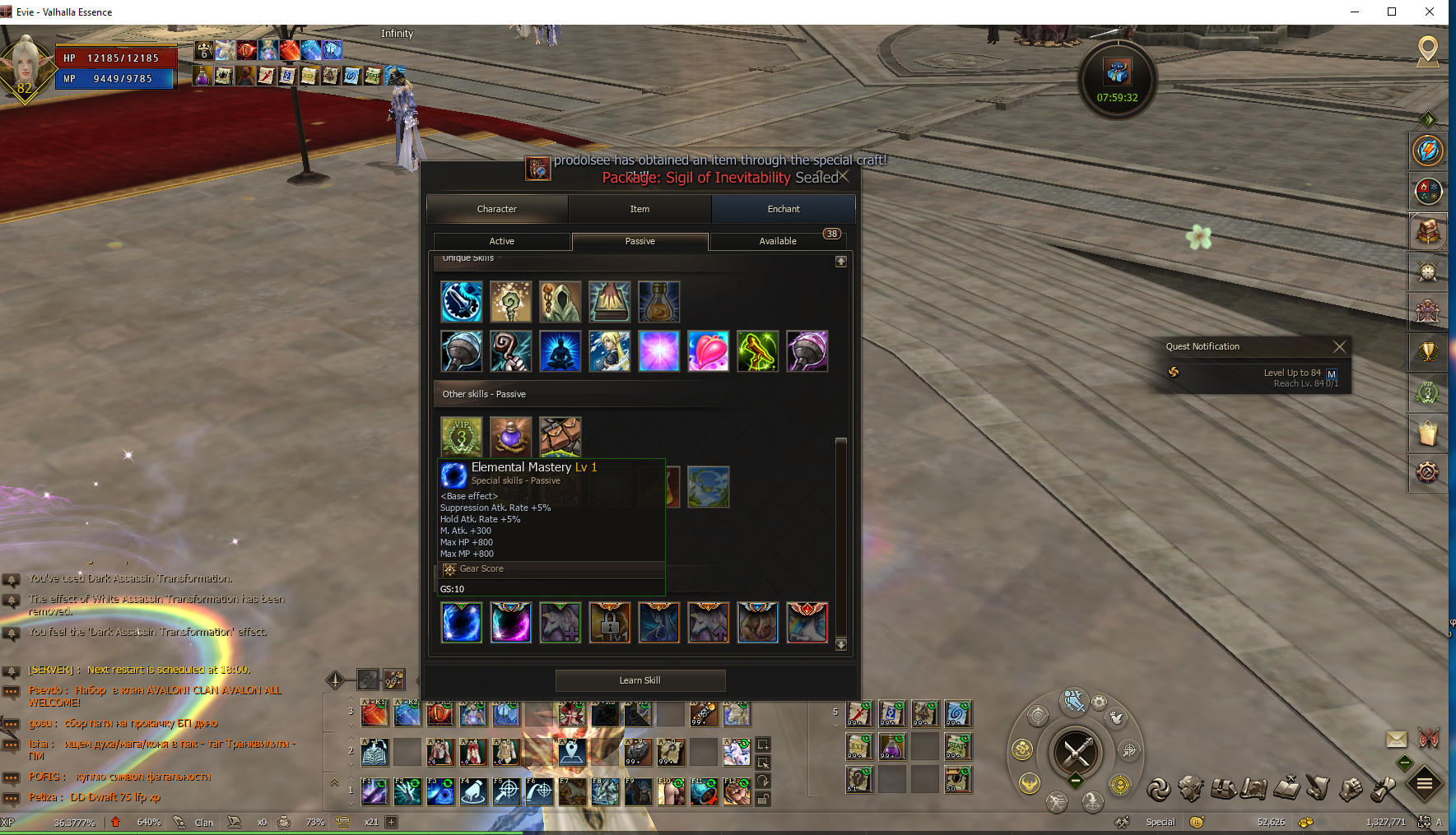Close the Quest Notification panel
The image size is (1456, 835).
[x=1339, y=346]
